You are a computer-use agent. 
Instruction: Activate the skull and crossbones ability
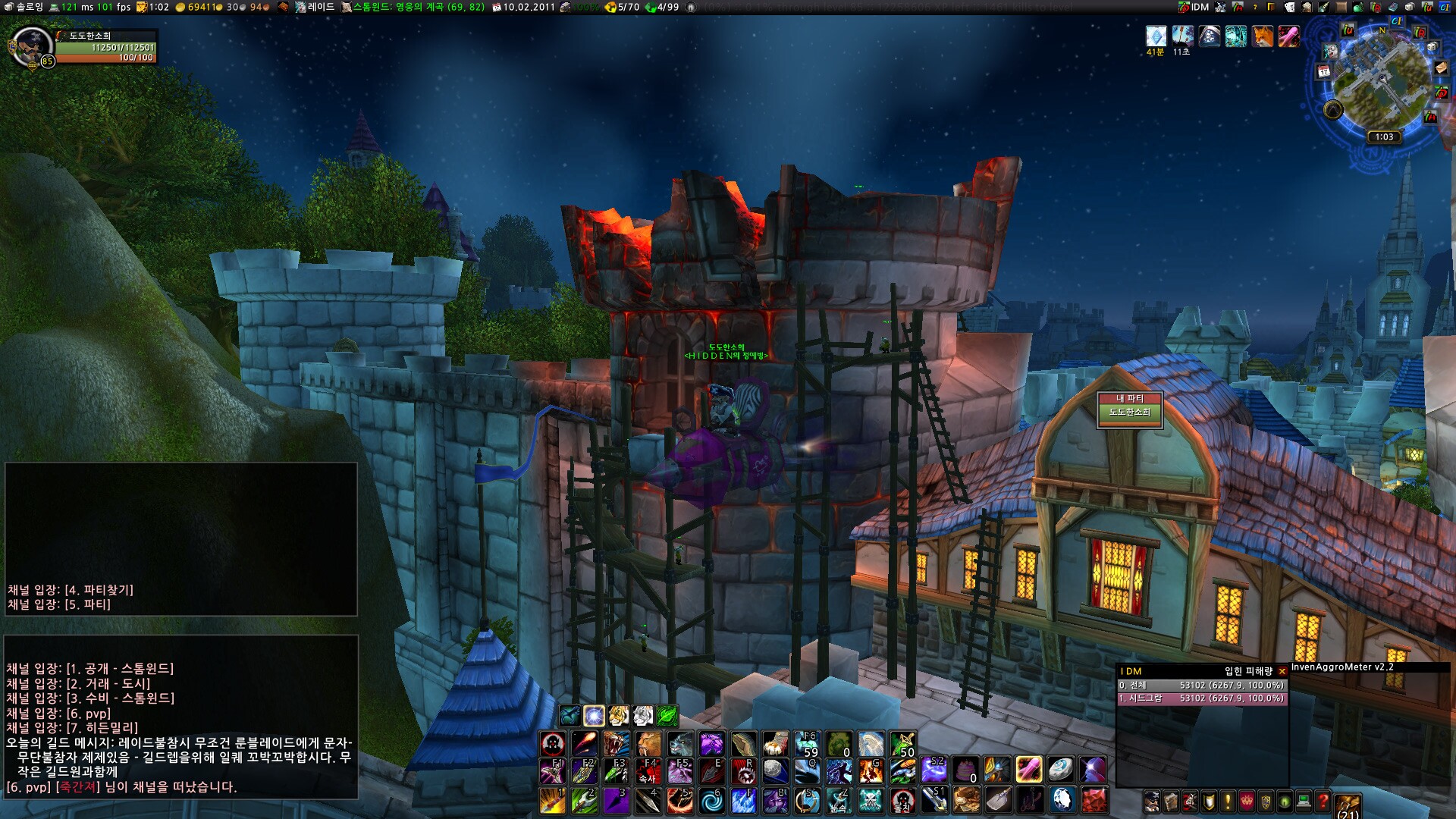871,801
